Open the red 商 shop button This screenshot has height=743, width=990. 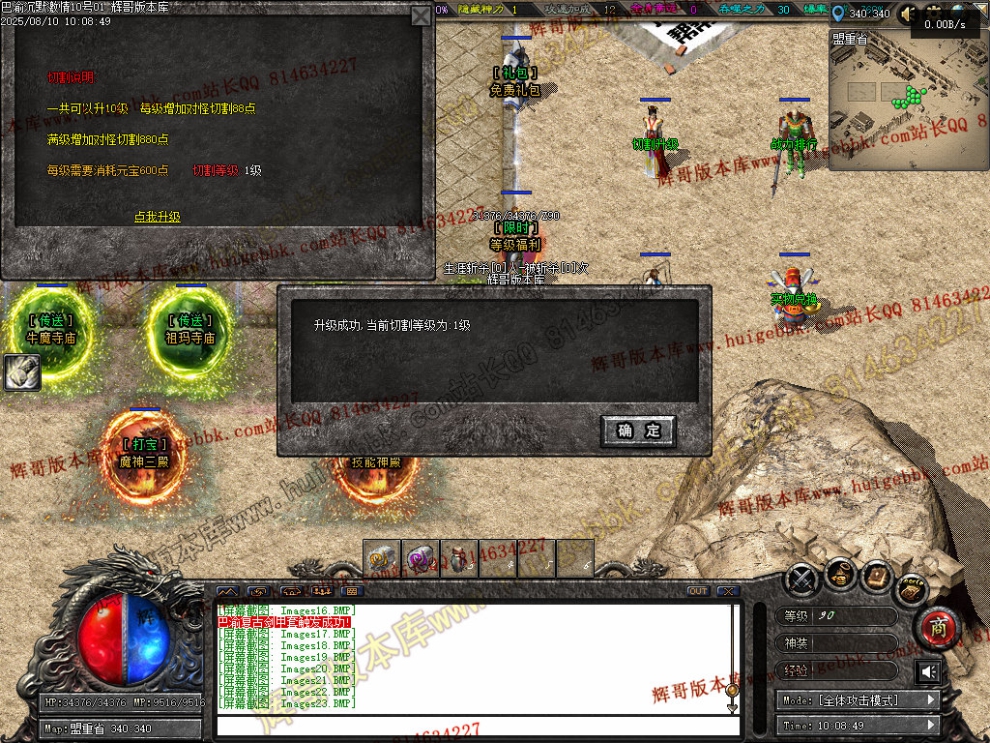[939, 627]
